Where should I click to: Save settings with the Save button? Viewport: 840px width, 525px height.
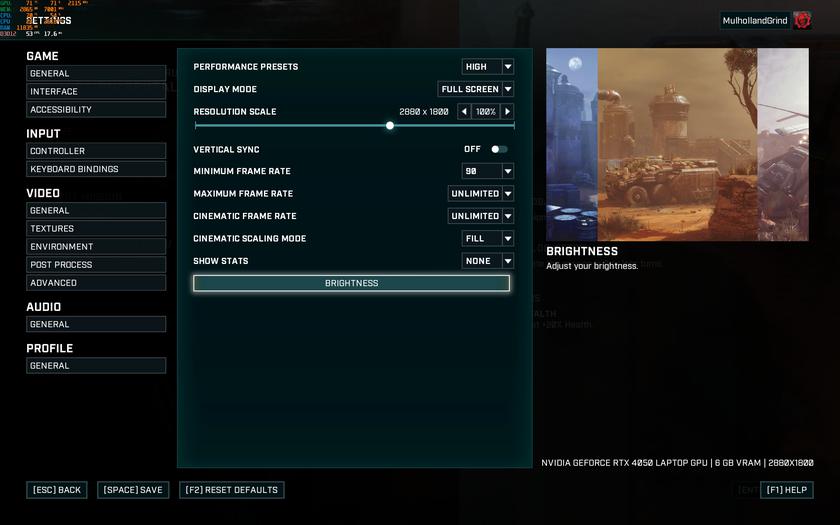click(x=133, y=490)
